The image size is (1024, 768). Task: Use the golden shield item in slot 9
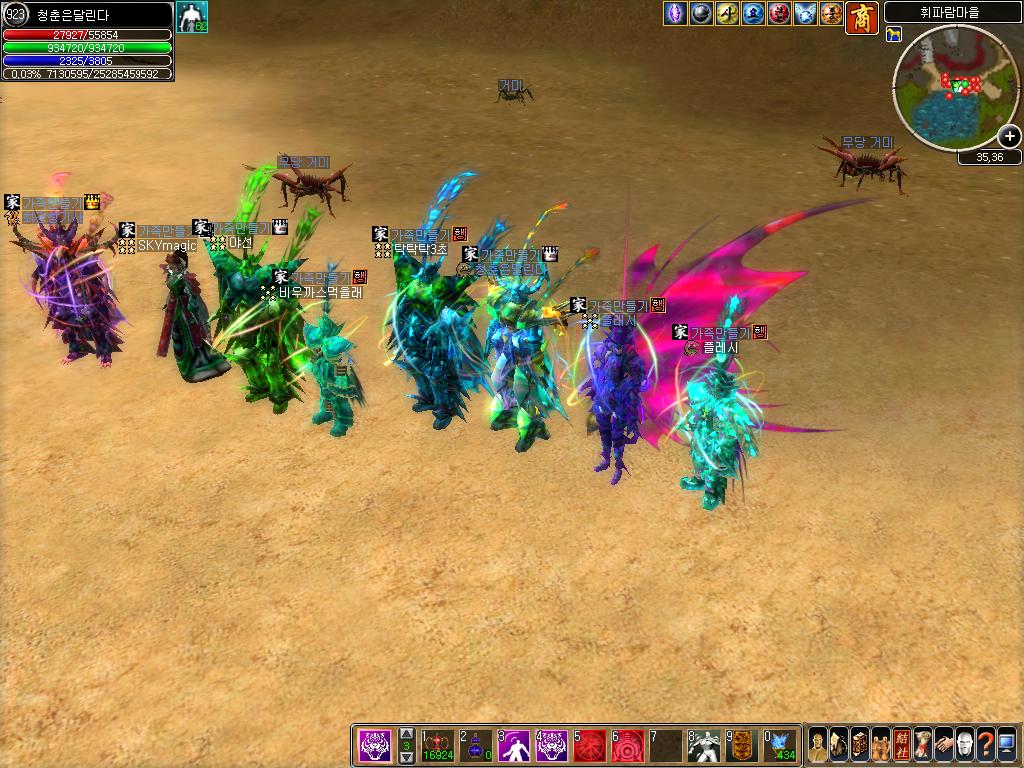point(742,746)
